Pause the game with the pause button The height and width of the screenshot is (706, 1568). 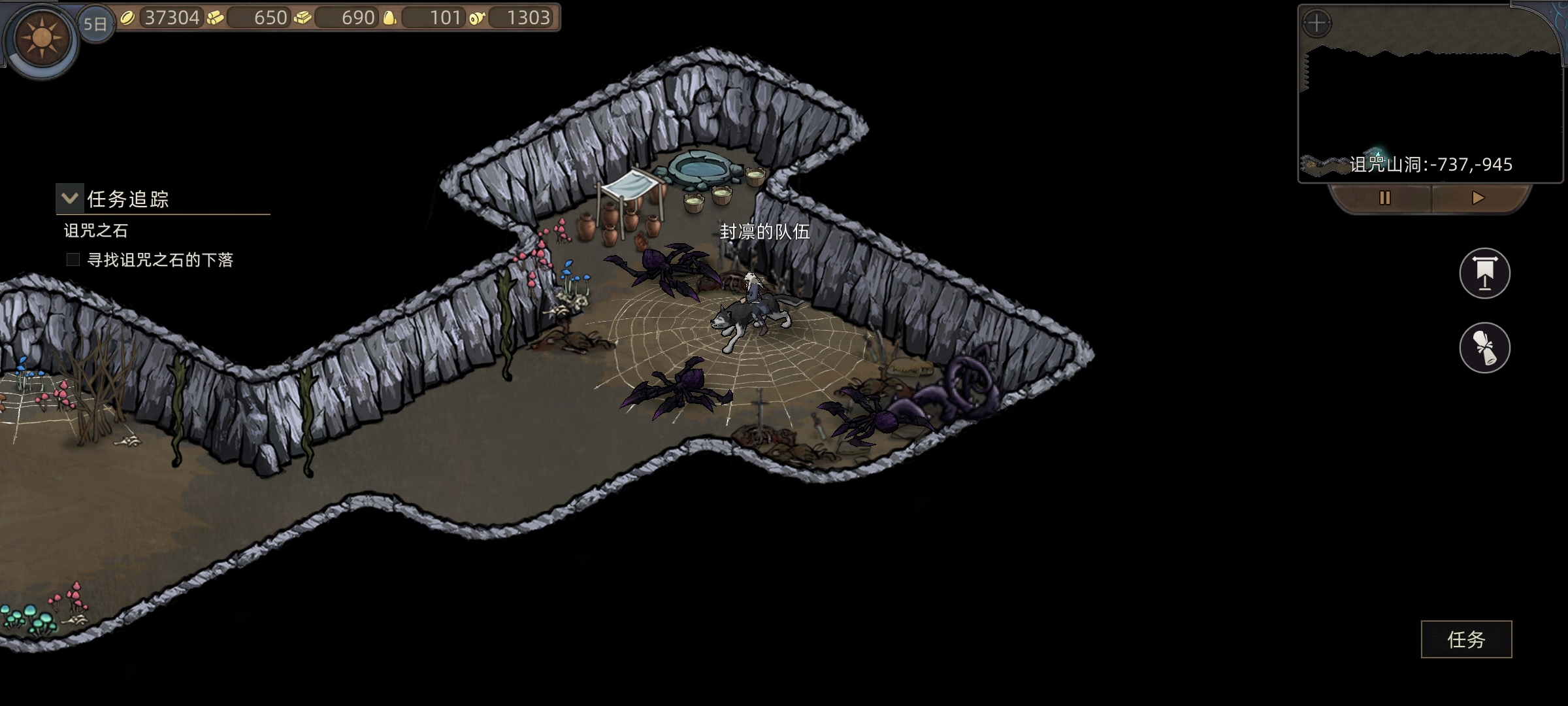click(1384, 198)
